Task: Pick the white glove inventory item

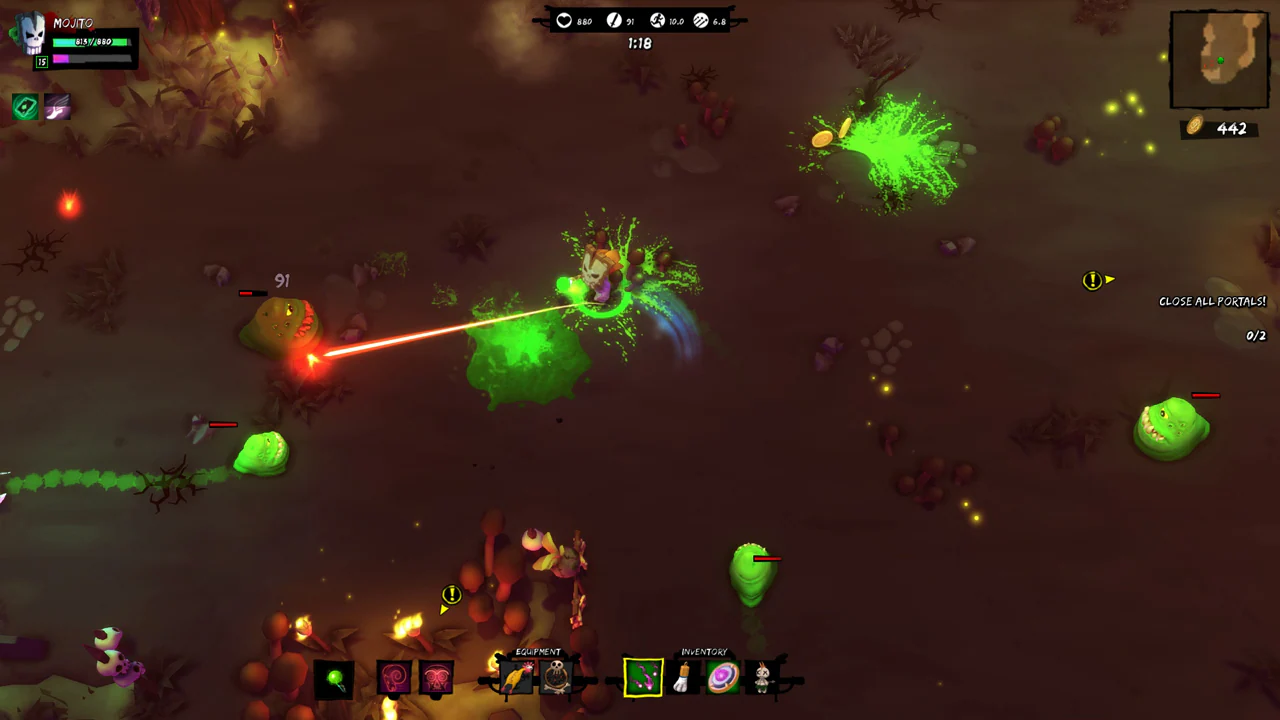Action: [x=682, y=677]
